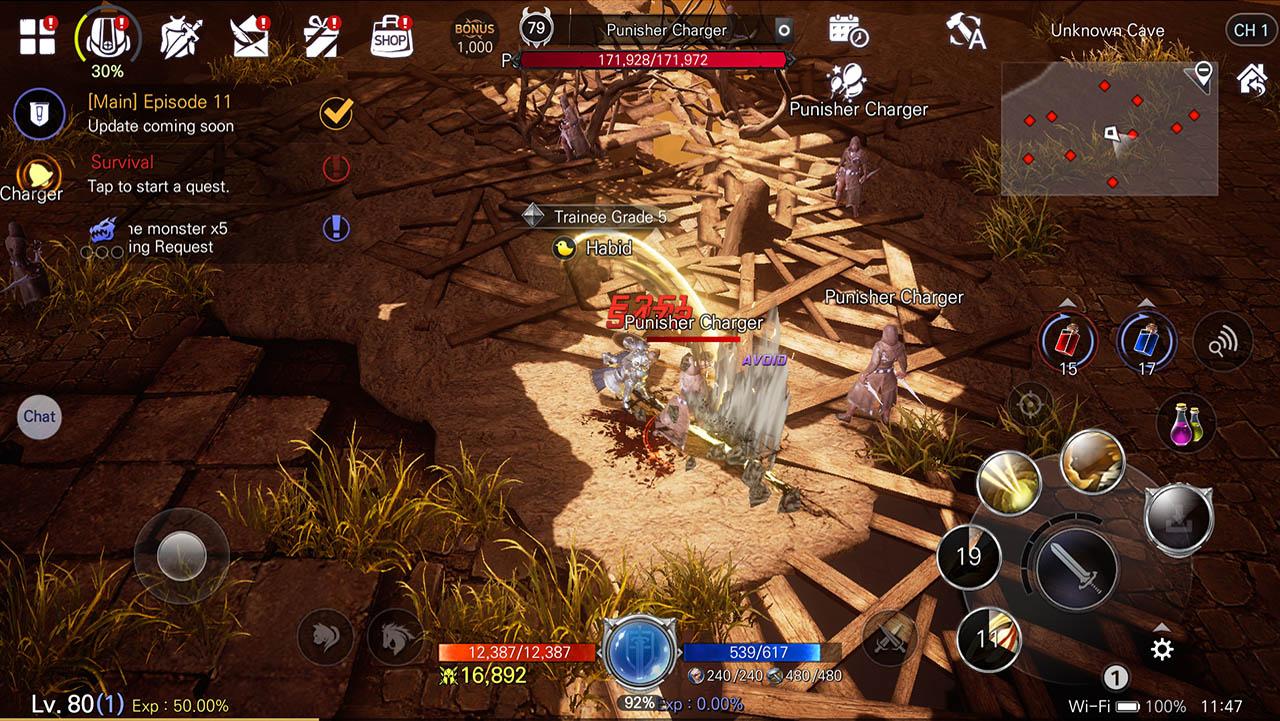Start the Survival quest
Image resolution: width=1280 pixels, height=721 pixels.
tap(158, 173)
